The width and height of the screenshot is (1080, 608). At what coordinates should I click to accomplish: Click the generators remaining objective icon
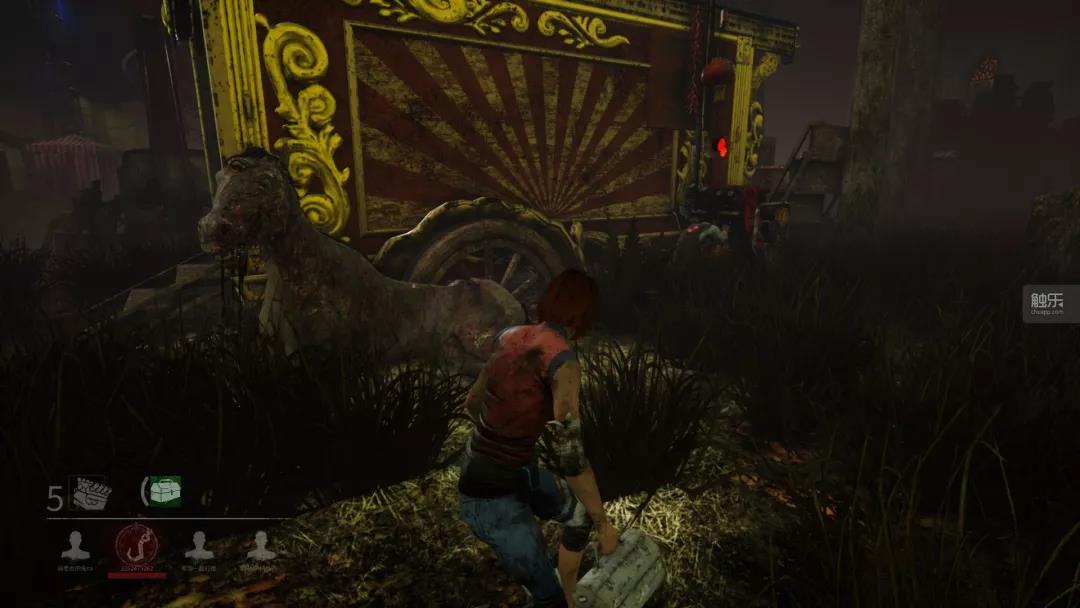pyautogui.click(x=90, y=492)
